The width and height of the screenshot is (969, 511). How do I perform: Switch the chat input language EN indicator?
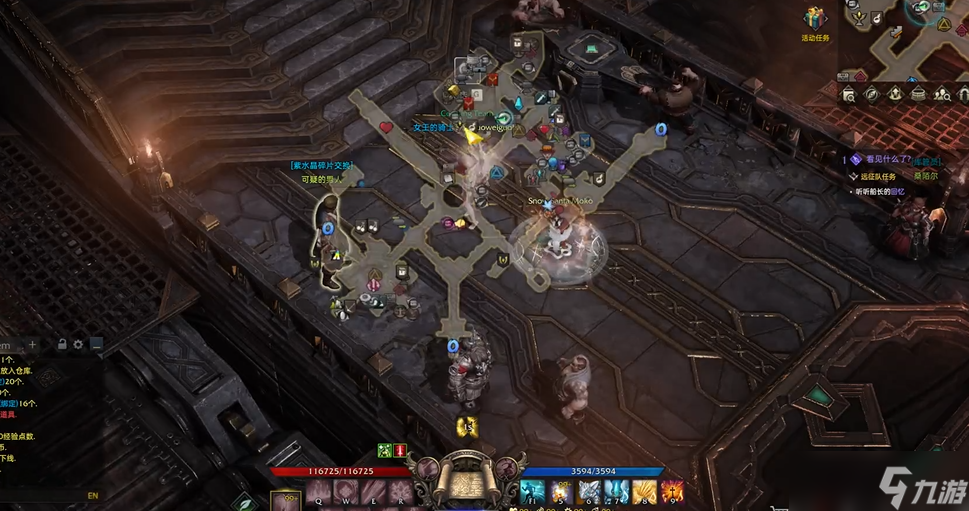(x=93, y=495)
